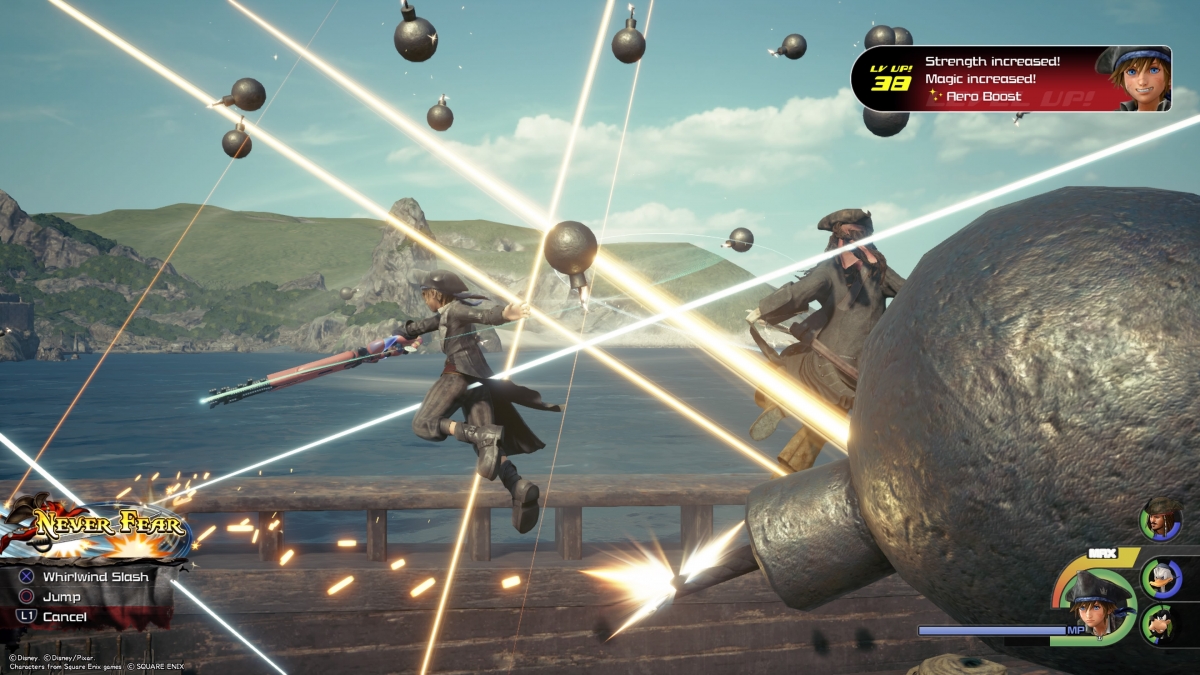
Task: Click Sora's portrait in the HP gauge
Action: point(1097,603)
